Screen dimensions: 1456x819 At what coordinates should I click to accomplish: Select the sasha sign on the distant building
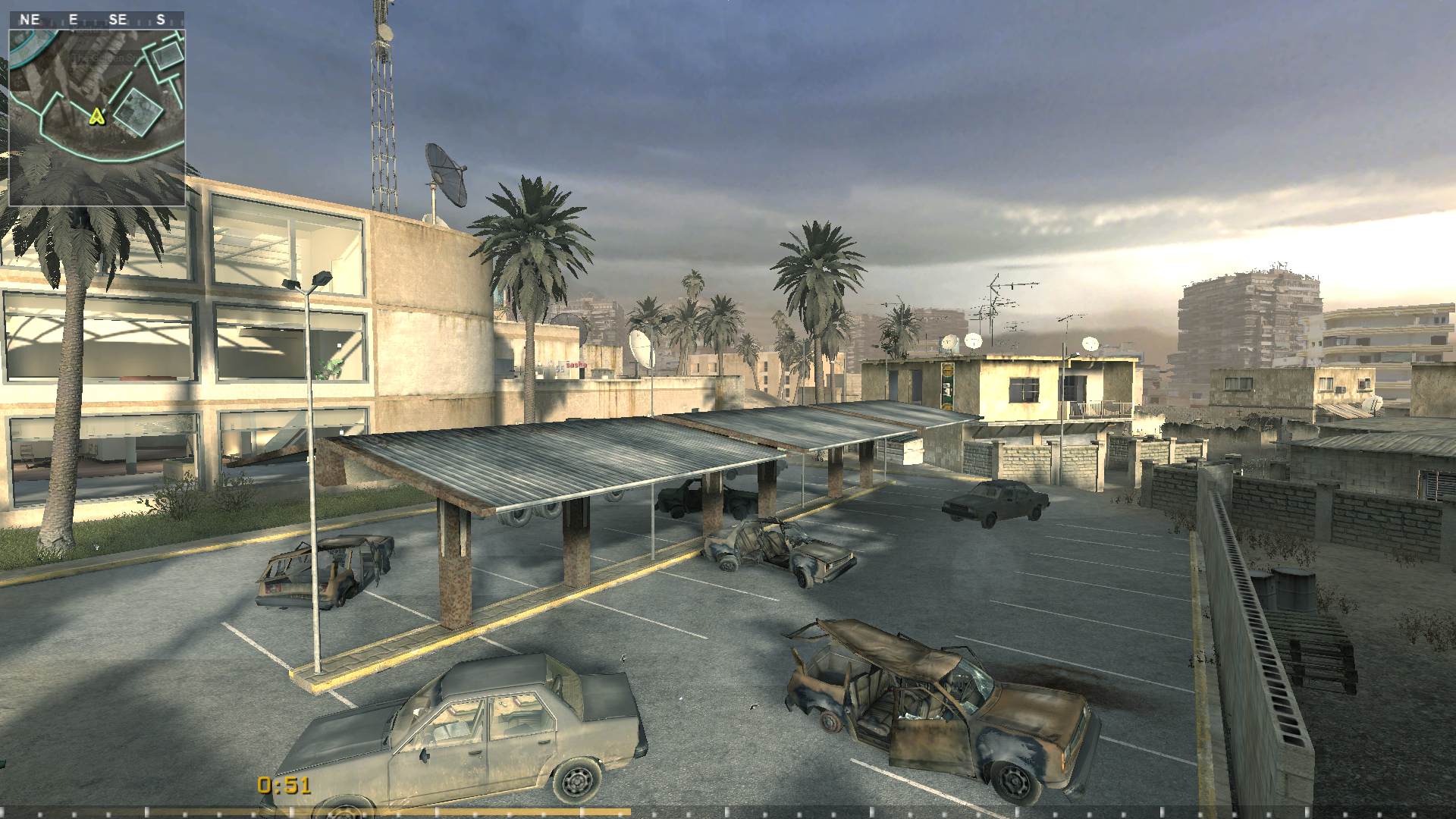click(x=576, y=365)
